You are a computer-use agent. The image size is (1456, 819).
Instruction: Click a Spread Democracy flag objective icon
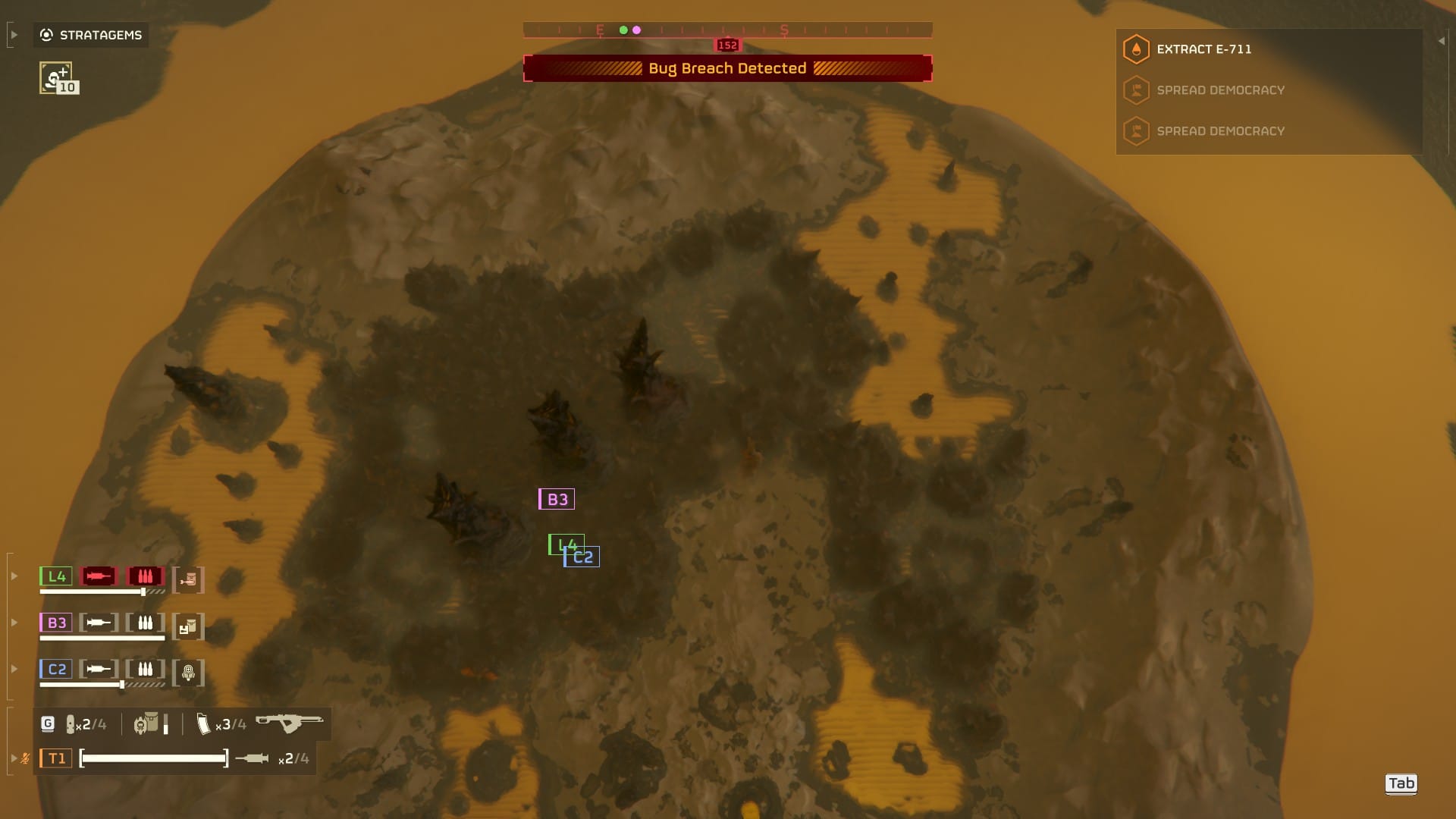pyautogui.click(x=1134, y=89)
